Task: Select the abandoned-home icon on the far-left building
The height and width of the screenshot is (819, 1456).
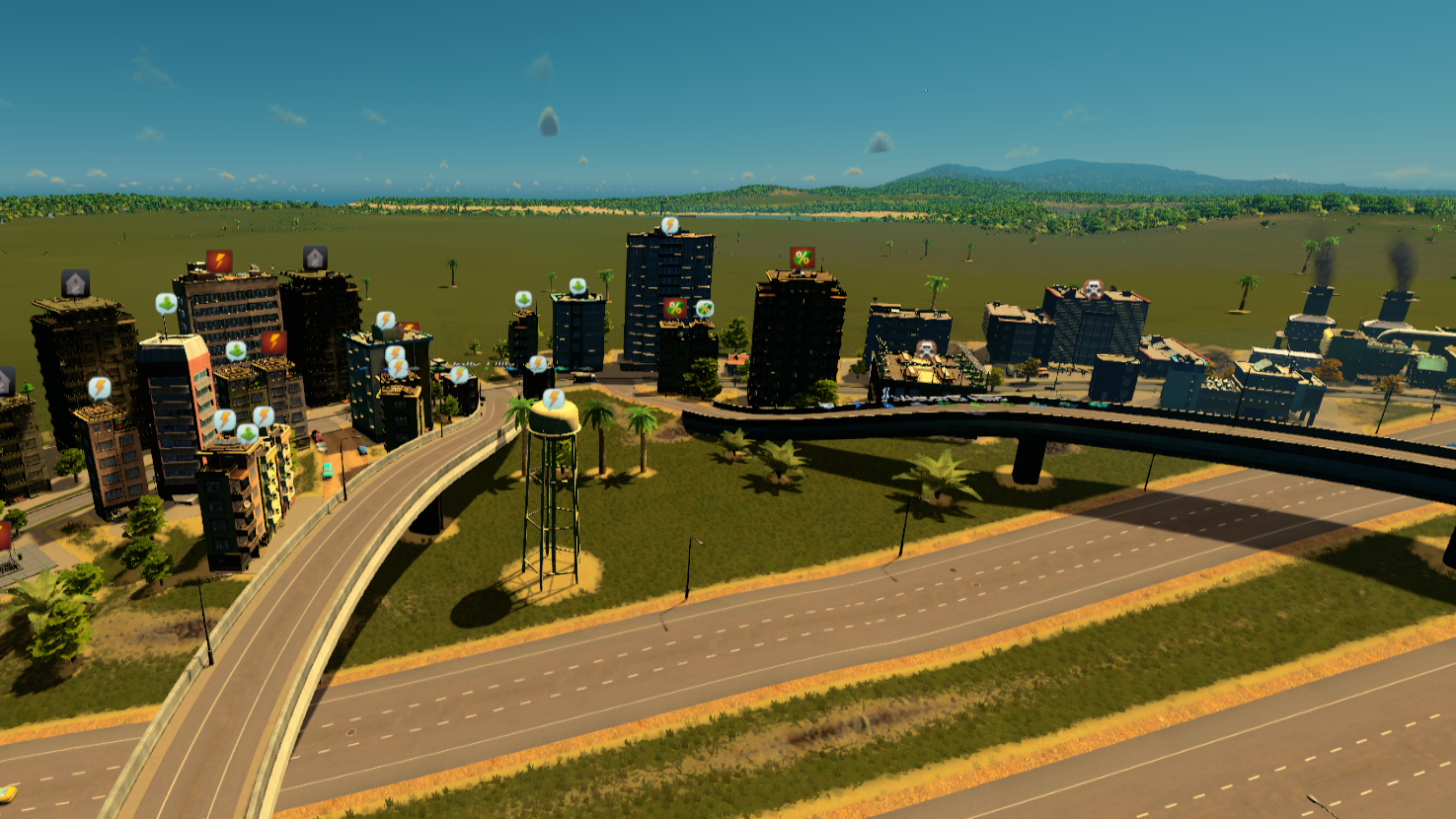Action: tap(75, 284)
